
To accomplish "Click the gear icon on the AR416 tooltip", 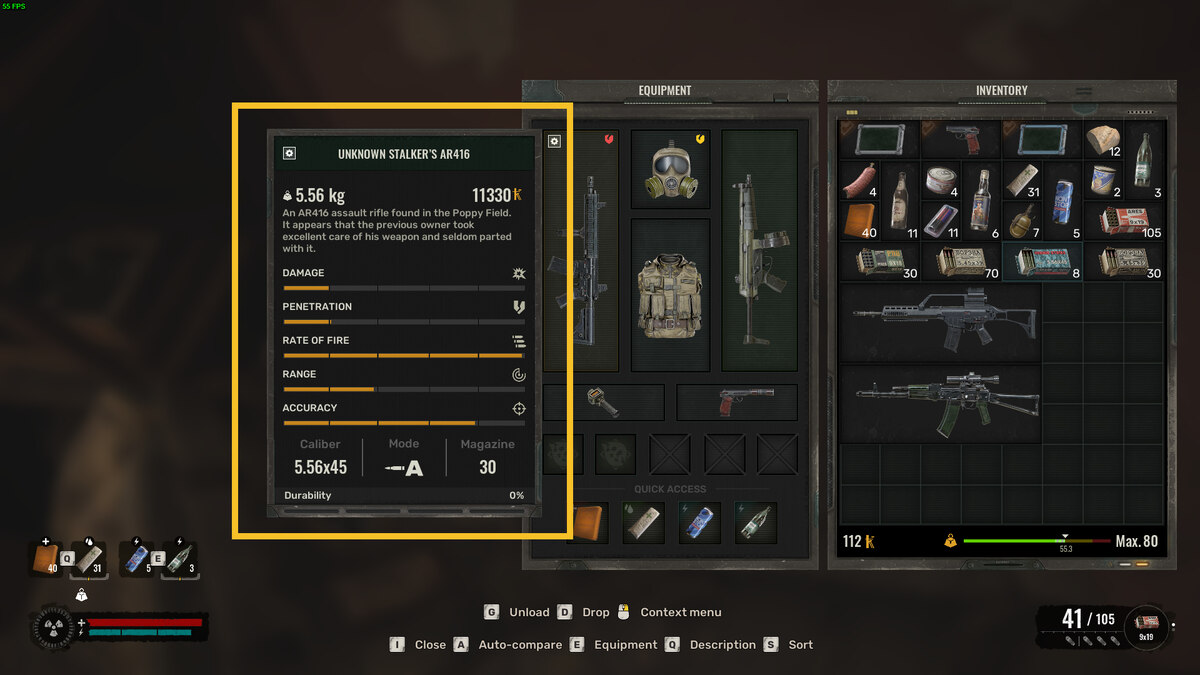I will coord(289,153).
